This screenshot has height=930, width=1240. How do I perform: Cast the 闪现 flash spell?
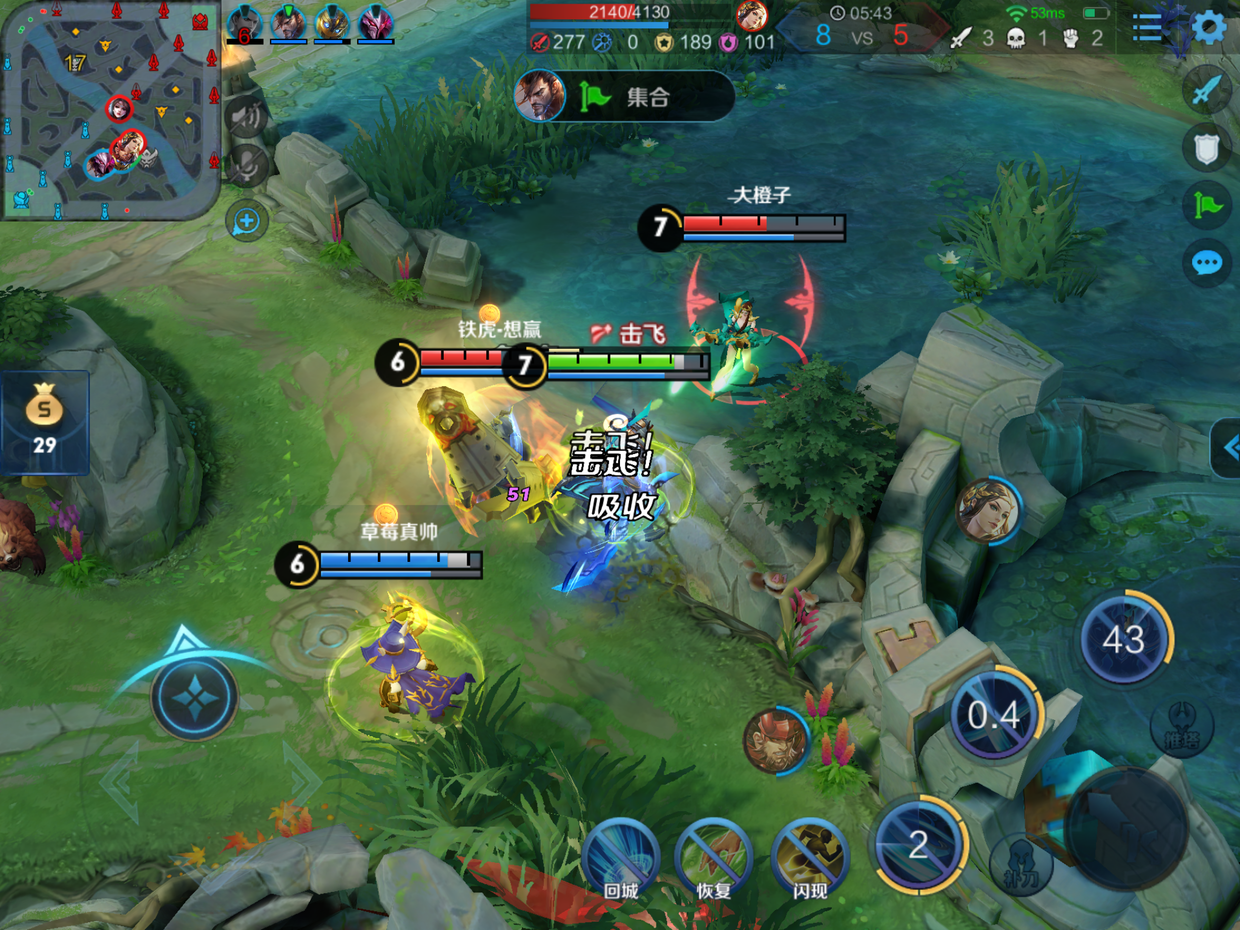pos(810,858)
